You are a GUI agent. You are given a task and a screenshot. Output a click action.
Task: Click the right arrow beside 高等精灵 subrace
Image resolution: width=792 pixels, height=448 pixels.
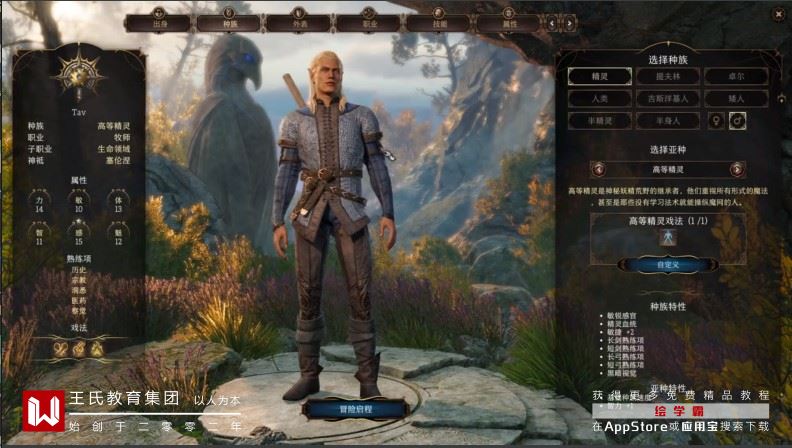point(738,169)
